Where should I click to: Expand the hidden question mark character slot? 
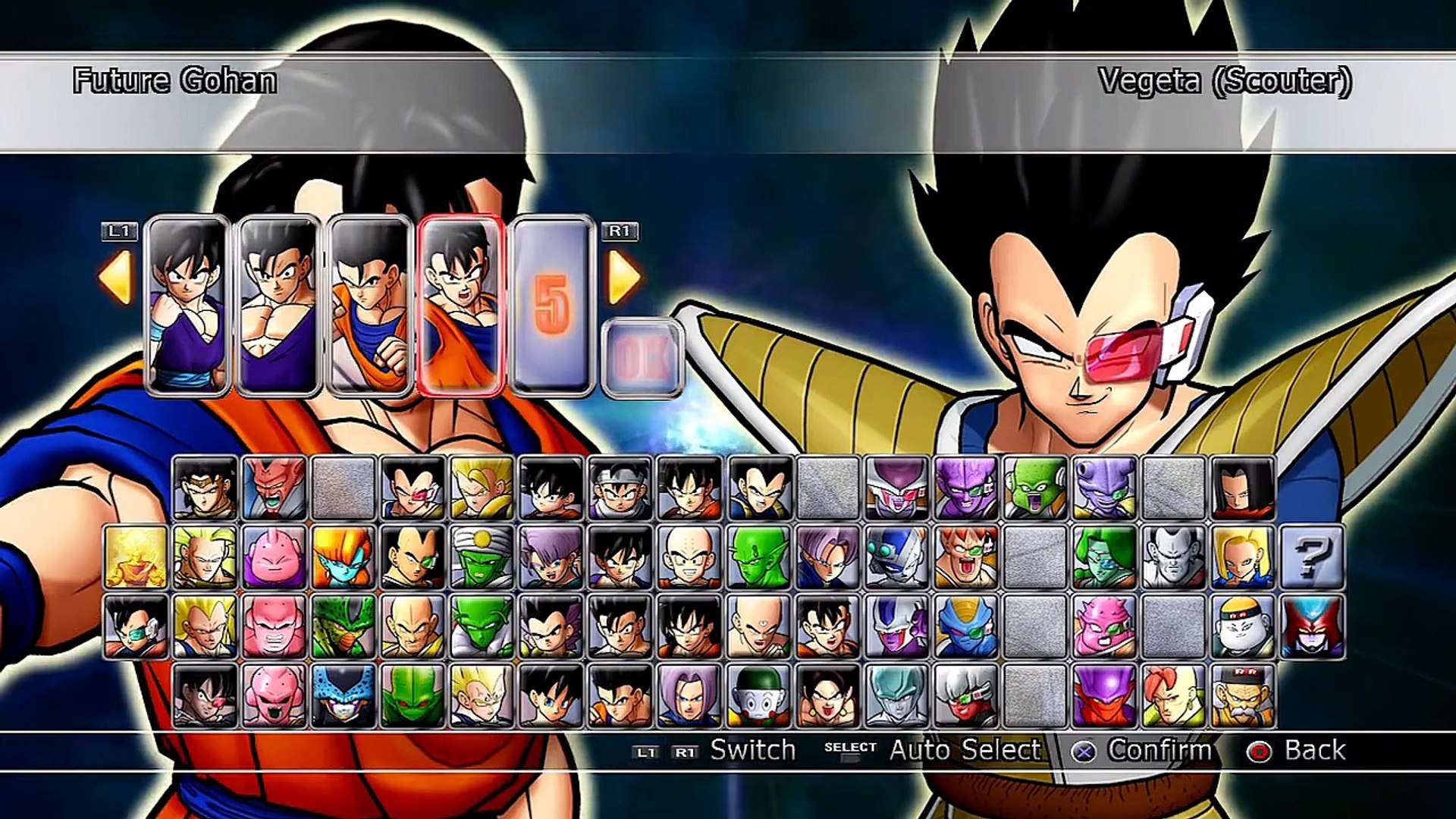click(x=1313, y=557)
